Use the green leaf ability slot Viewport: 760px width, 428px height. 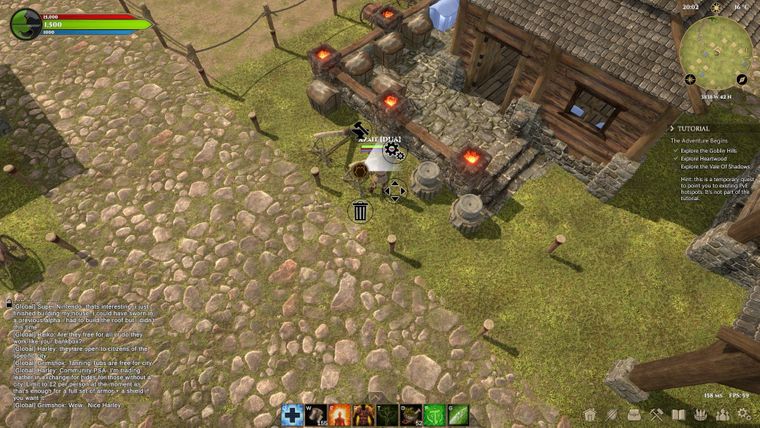(x=458, y=415)
